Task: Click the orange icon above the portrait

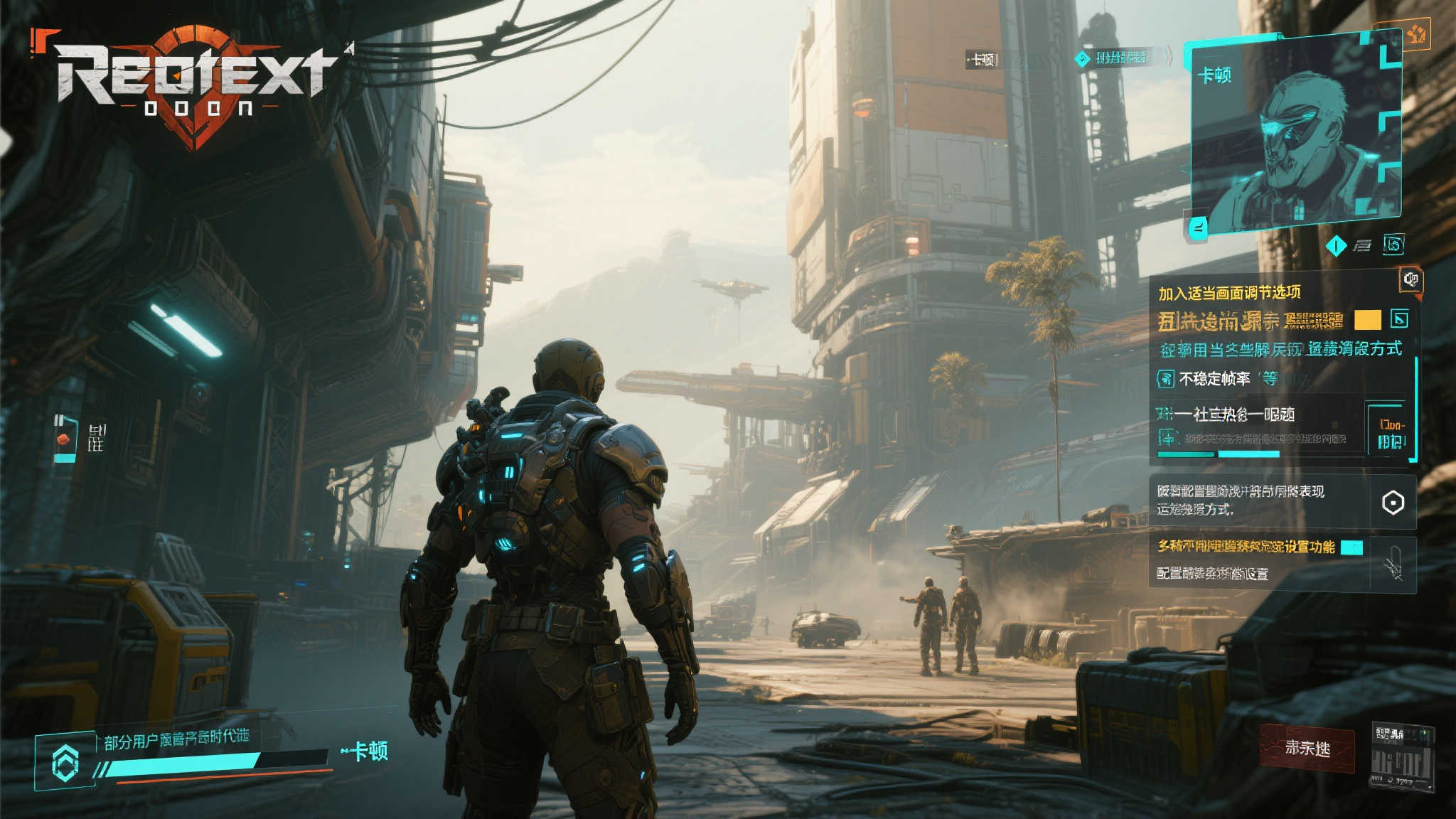Action: [x=1415, y=33]
